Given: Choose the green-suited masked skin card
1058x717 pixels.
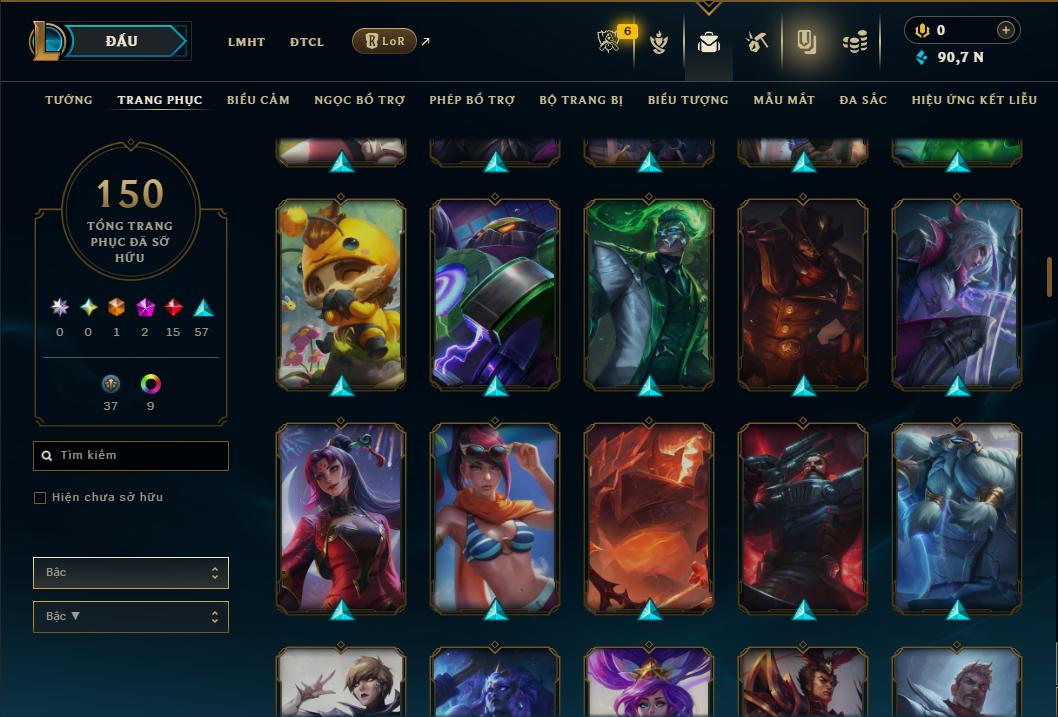Looking at the screenshot, I should click(x=649, y=294).
